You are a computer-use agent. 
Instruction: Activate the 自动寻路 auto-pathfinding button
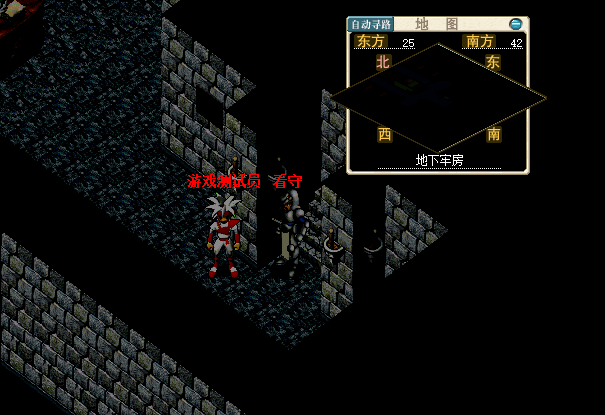(370, 24)
